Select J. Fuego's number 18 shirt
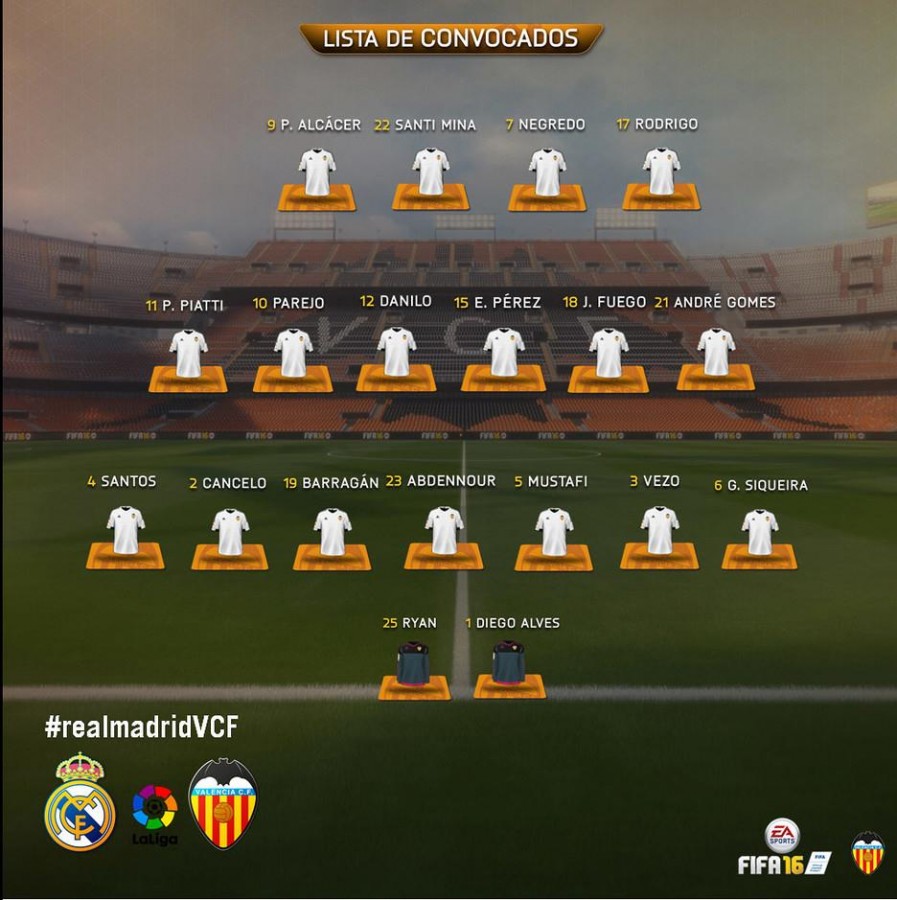Image resolution: width=897 pixels, height=900 pixels. click(608, 353)
